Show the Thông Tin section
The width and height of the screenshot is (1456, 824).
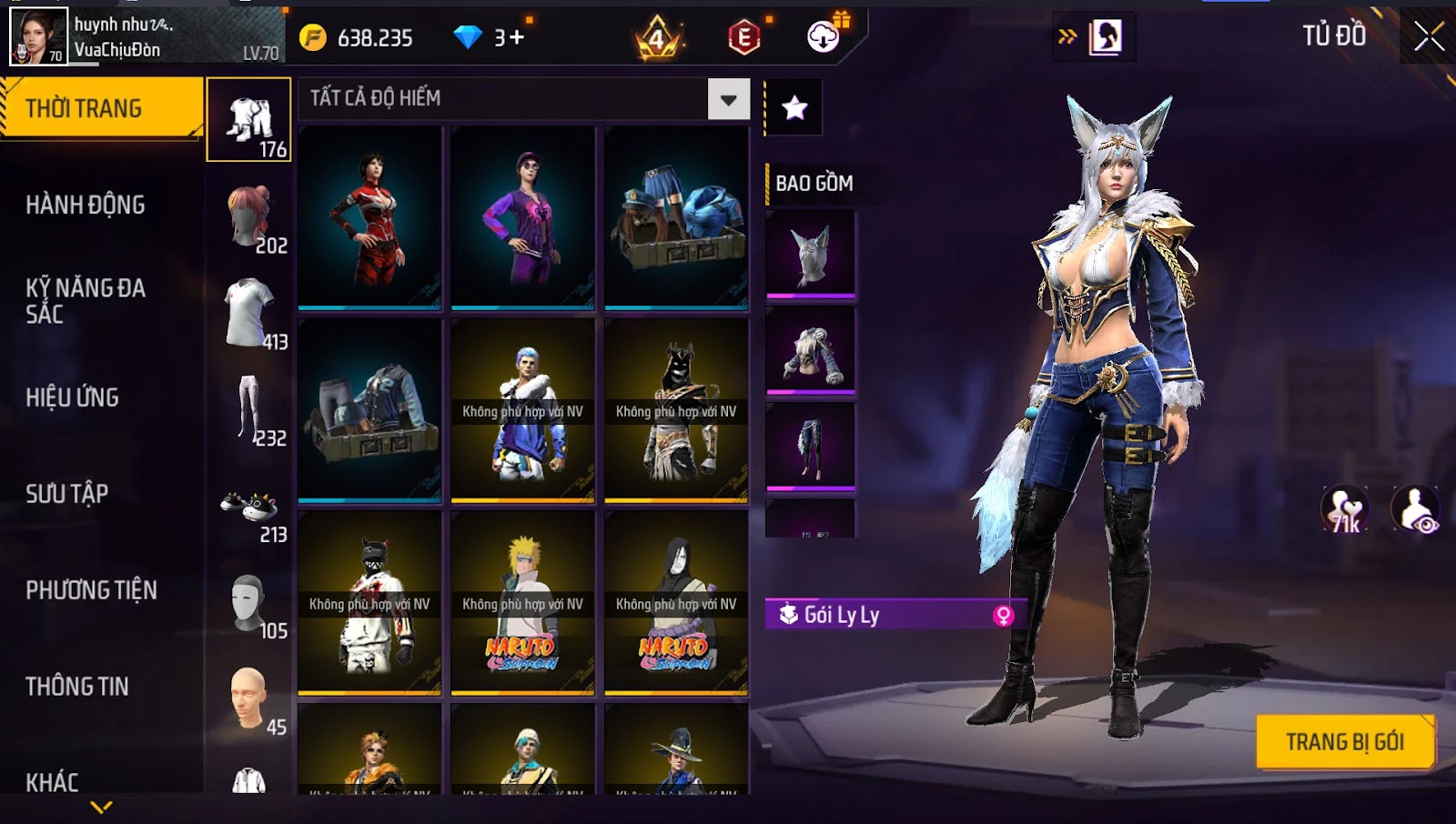[x=77, y=687]
